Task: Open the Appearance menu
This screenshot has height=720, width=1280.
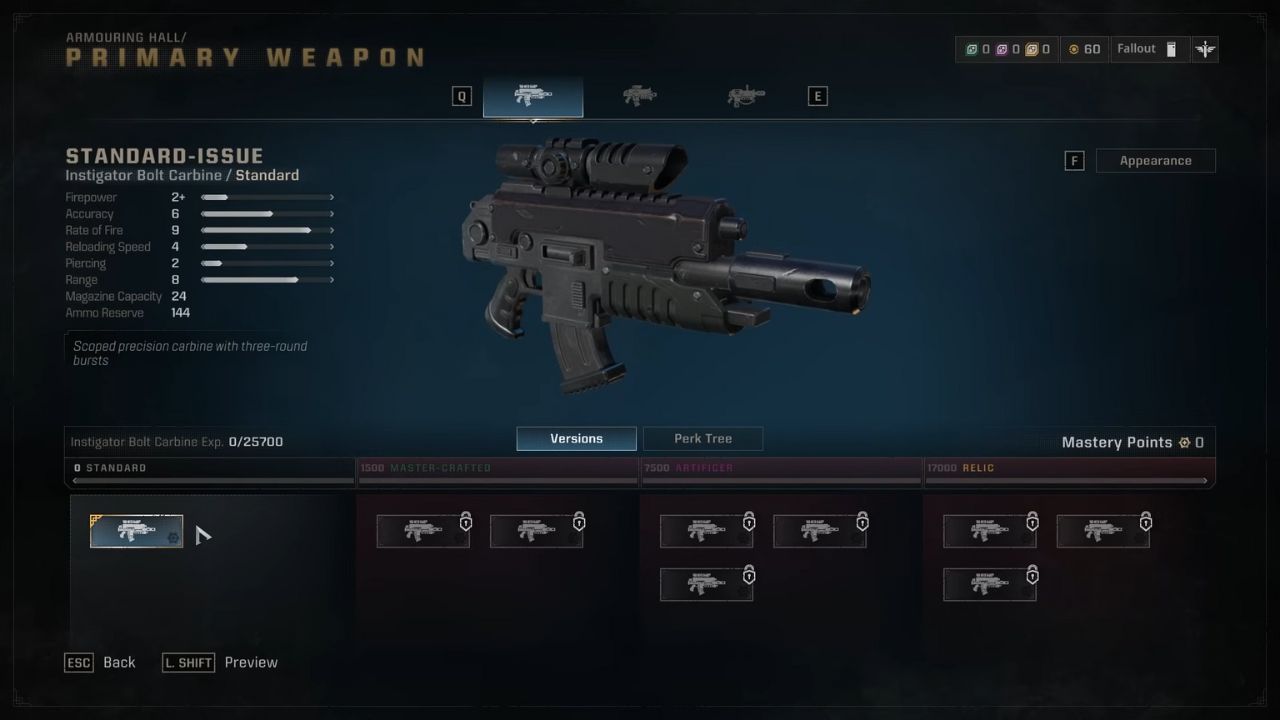Action: [1156, 160]
